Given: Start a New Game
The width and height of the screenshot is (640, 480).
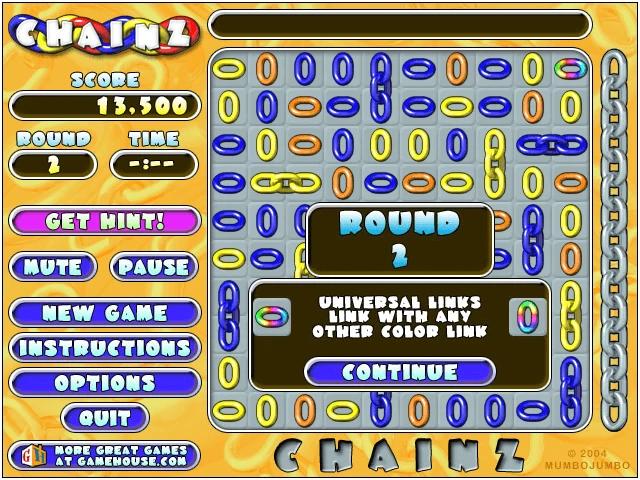Looking at the screenshot, I should tap(104, 313).
